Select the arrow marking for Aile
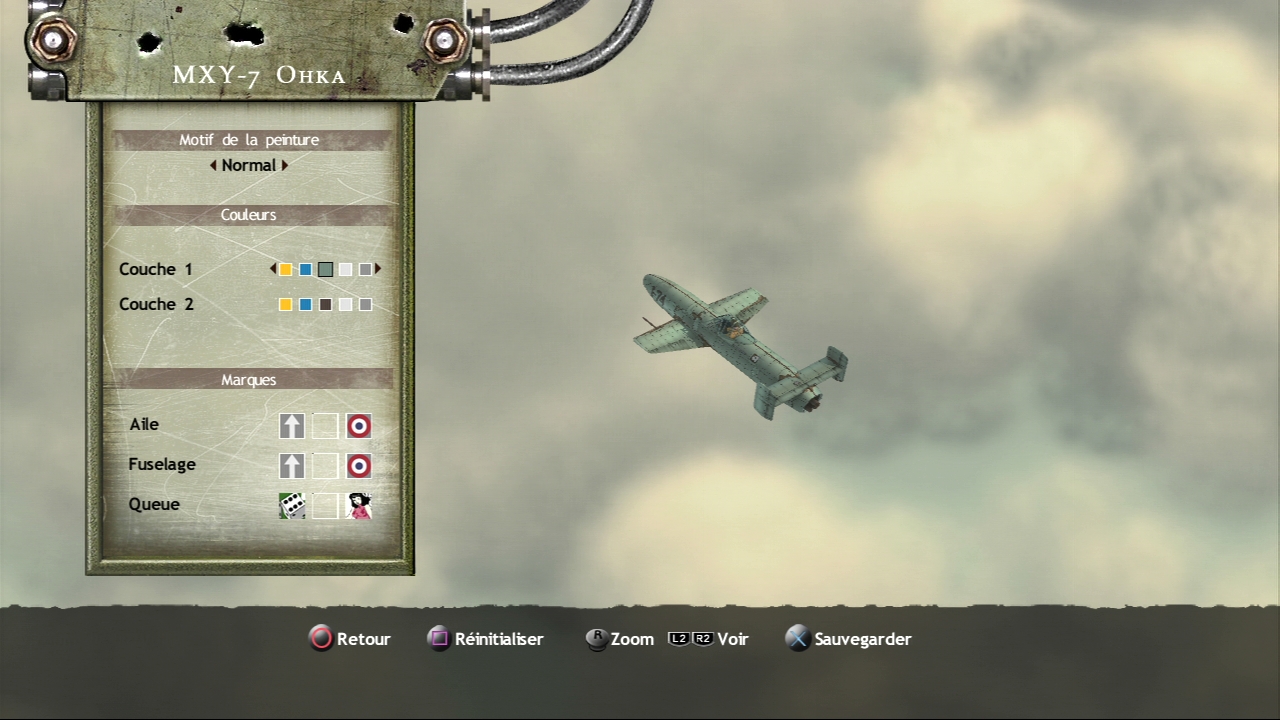The height and width of the screenshot is (720, 1280). coord(292,426)
